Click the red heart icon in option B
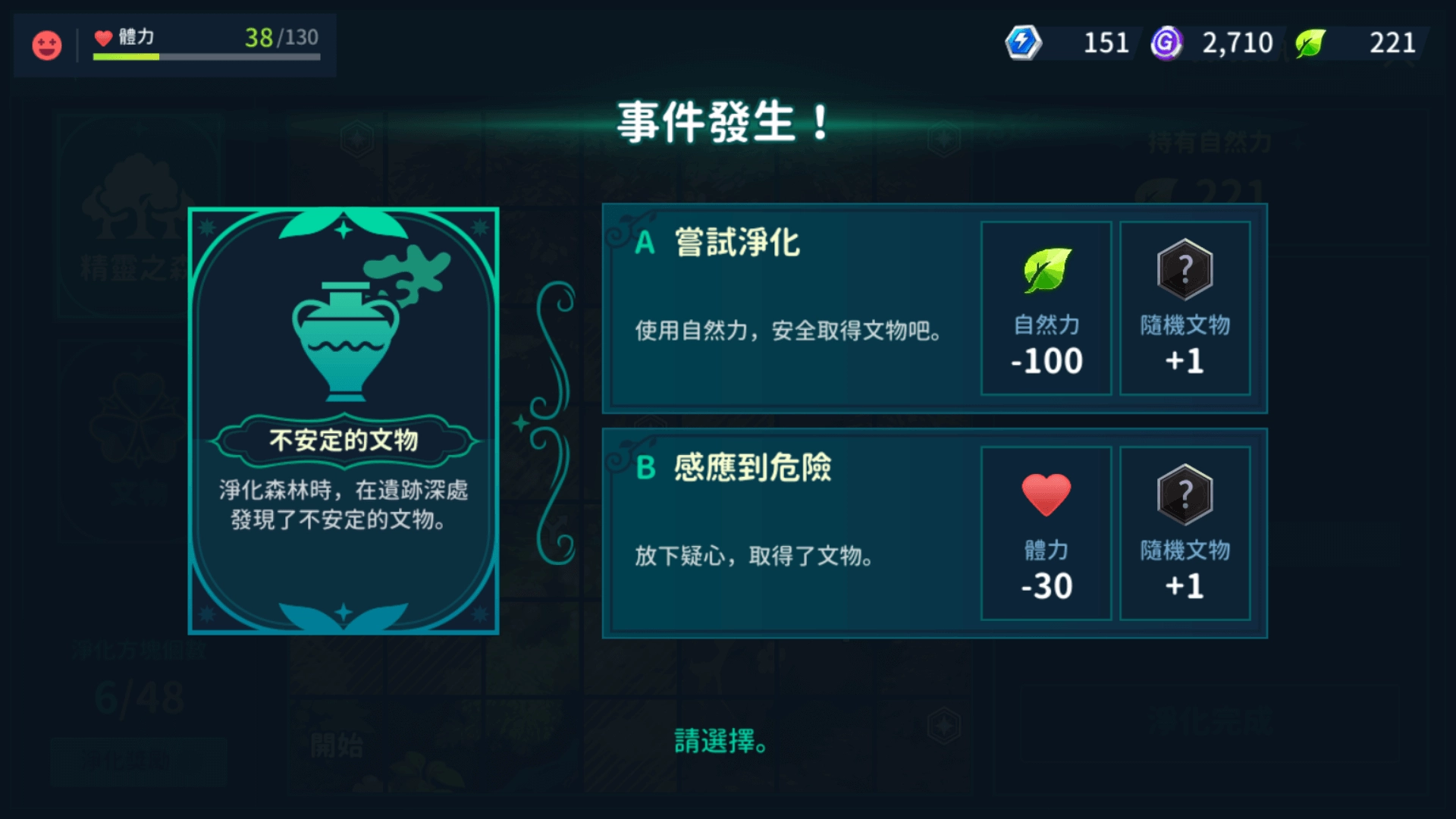Screen dimensions: 1456x819 click(1046, 495)
